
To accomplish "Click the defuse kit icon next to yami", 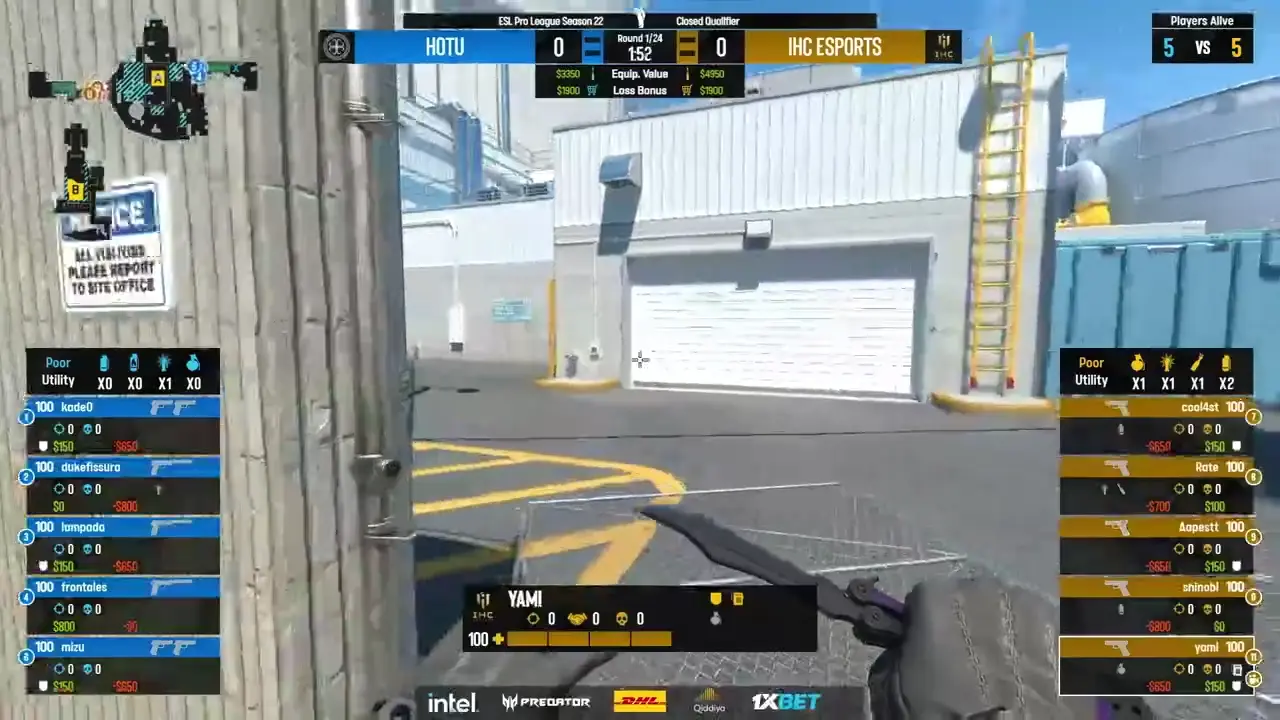I will [x=1238, y=670].
